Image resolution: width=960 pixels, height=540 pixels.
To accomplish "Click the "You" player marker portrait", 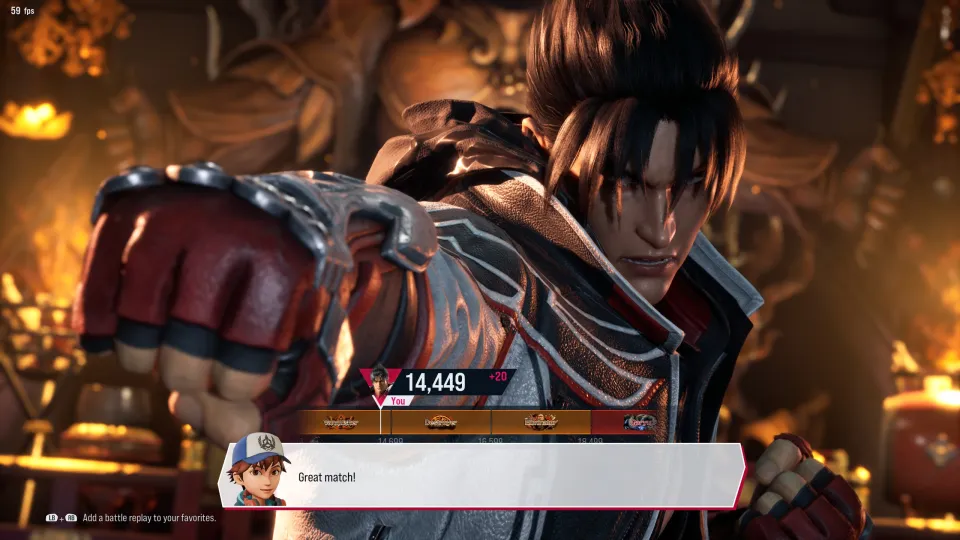I will coord(380,381).
